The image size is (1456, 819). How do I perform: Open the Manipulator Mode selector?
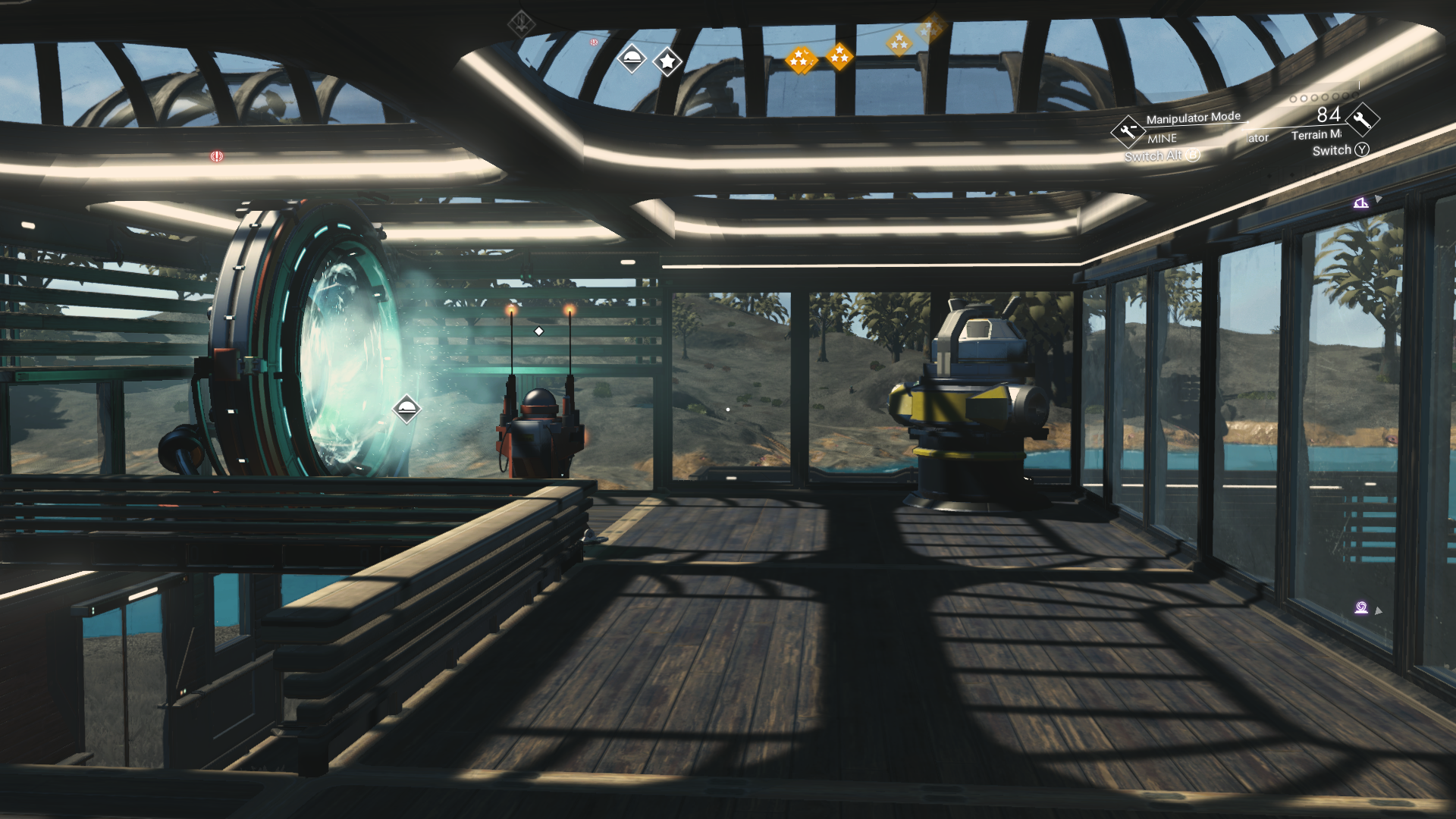(1194, 118)
